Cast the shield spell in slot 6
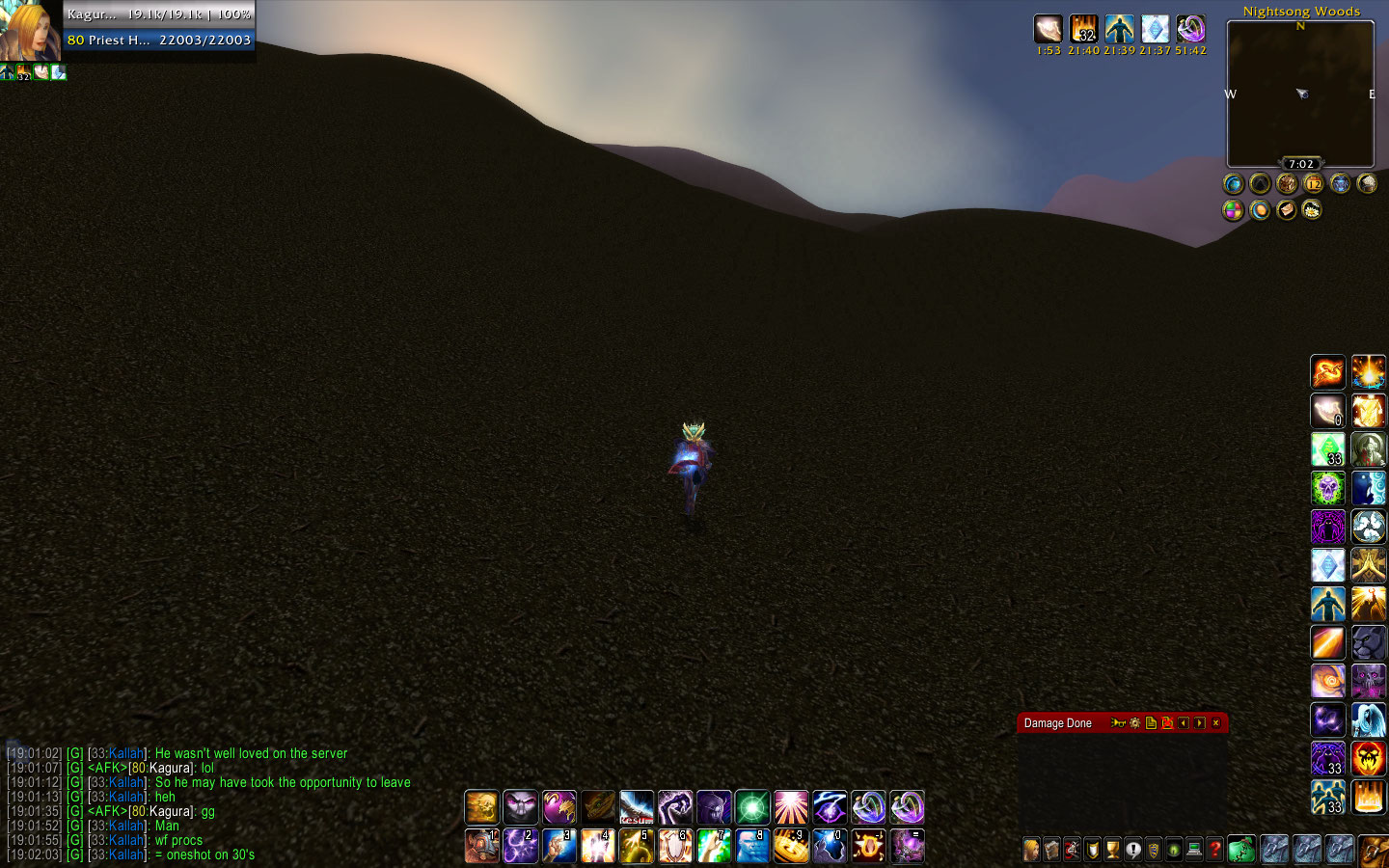The width and height of the screenshot is (1389, 868). click(x=674, y=846)
